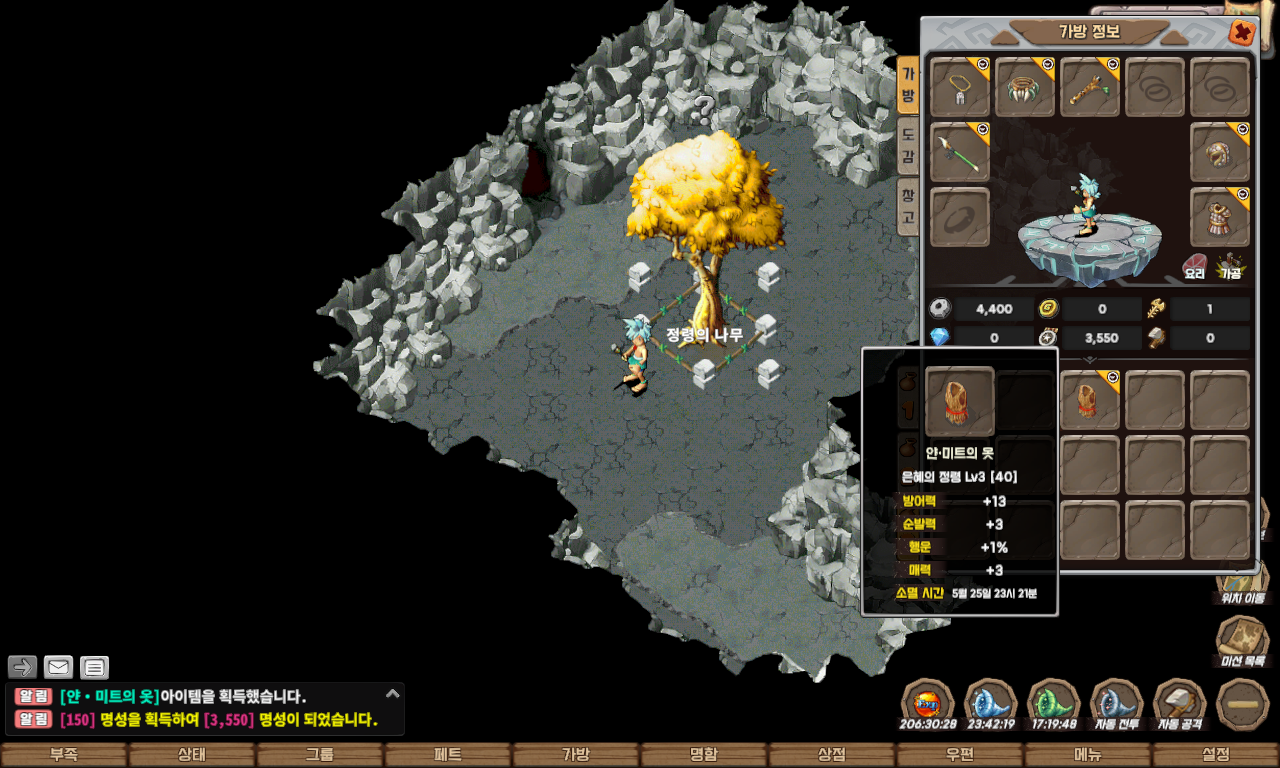Select the equipped helmet slot
Screen dimensions: 1280x768
1220,152
